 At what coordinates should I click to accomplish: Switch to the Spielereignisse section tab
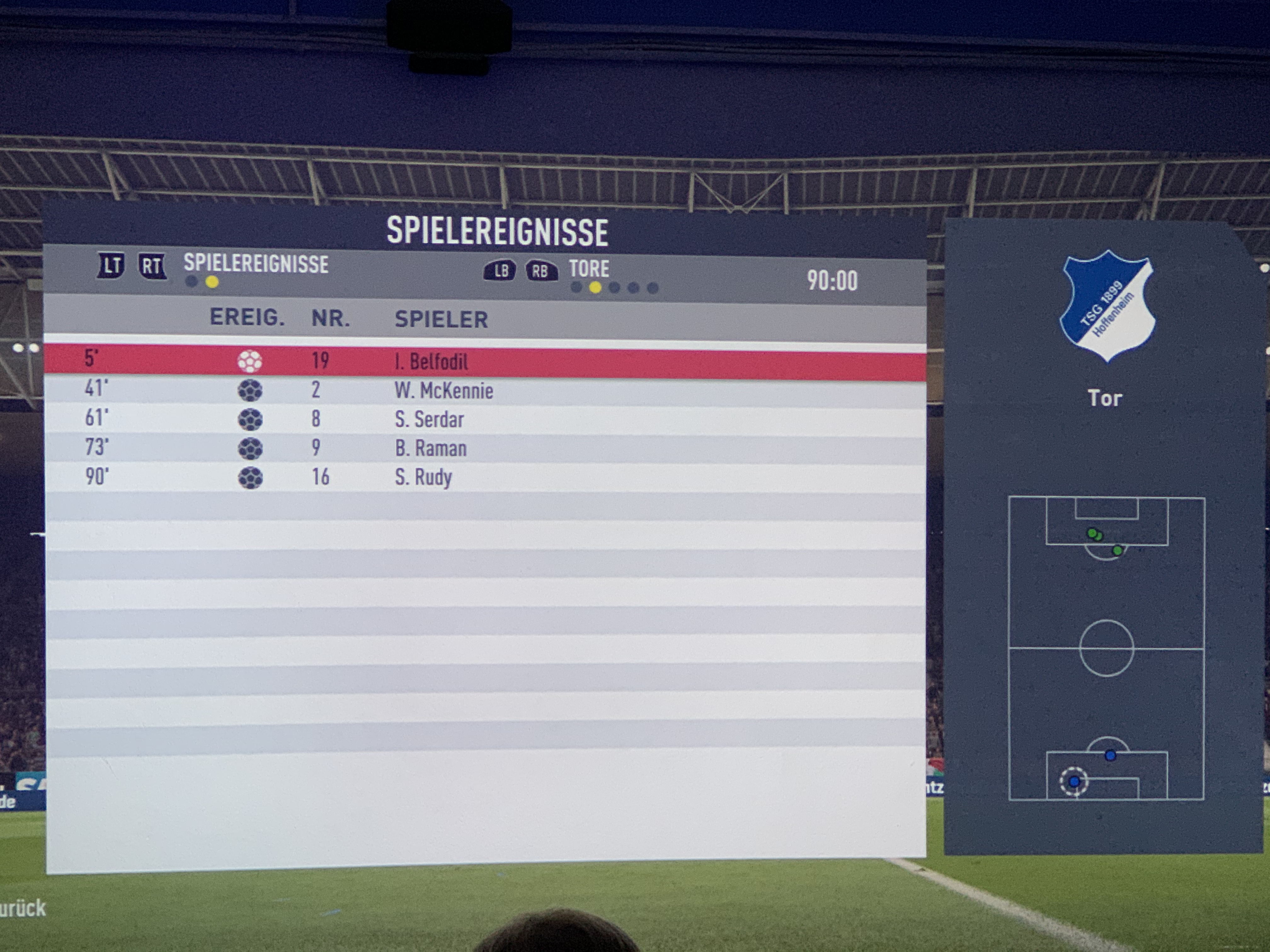[256, 264]
